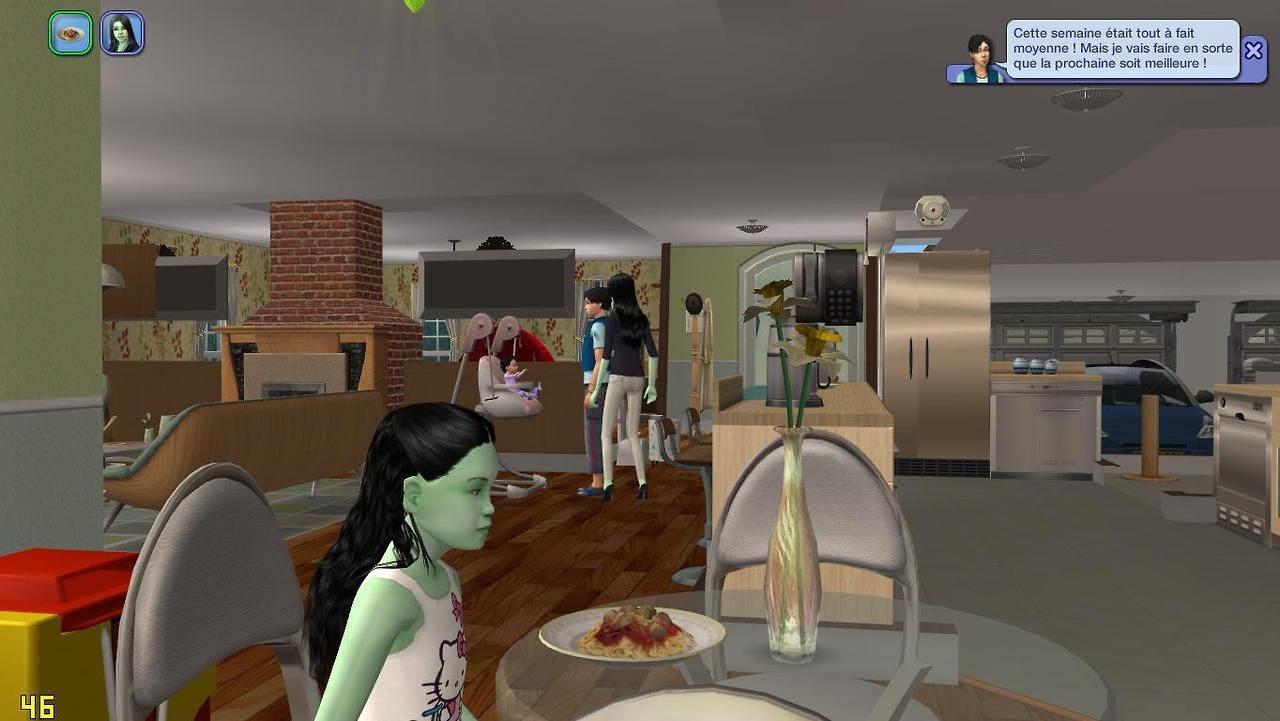
Task: Cancel the queued spaghetti meal action
Action: tap(70, 33)
